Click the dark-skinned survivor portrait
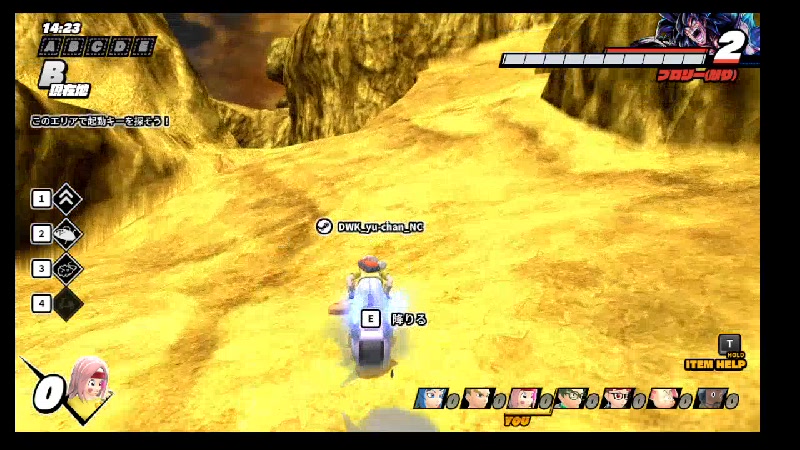Screen dimensions: 800x450 point(708,400)
